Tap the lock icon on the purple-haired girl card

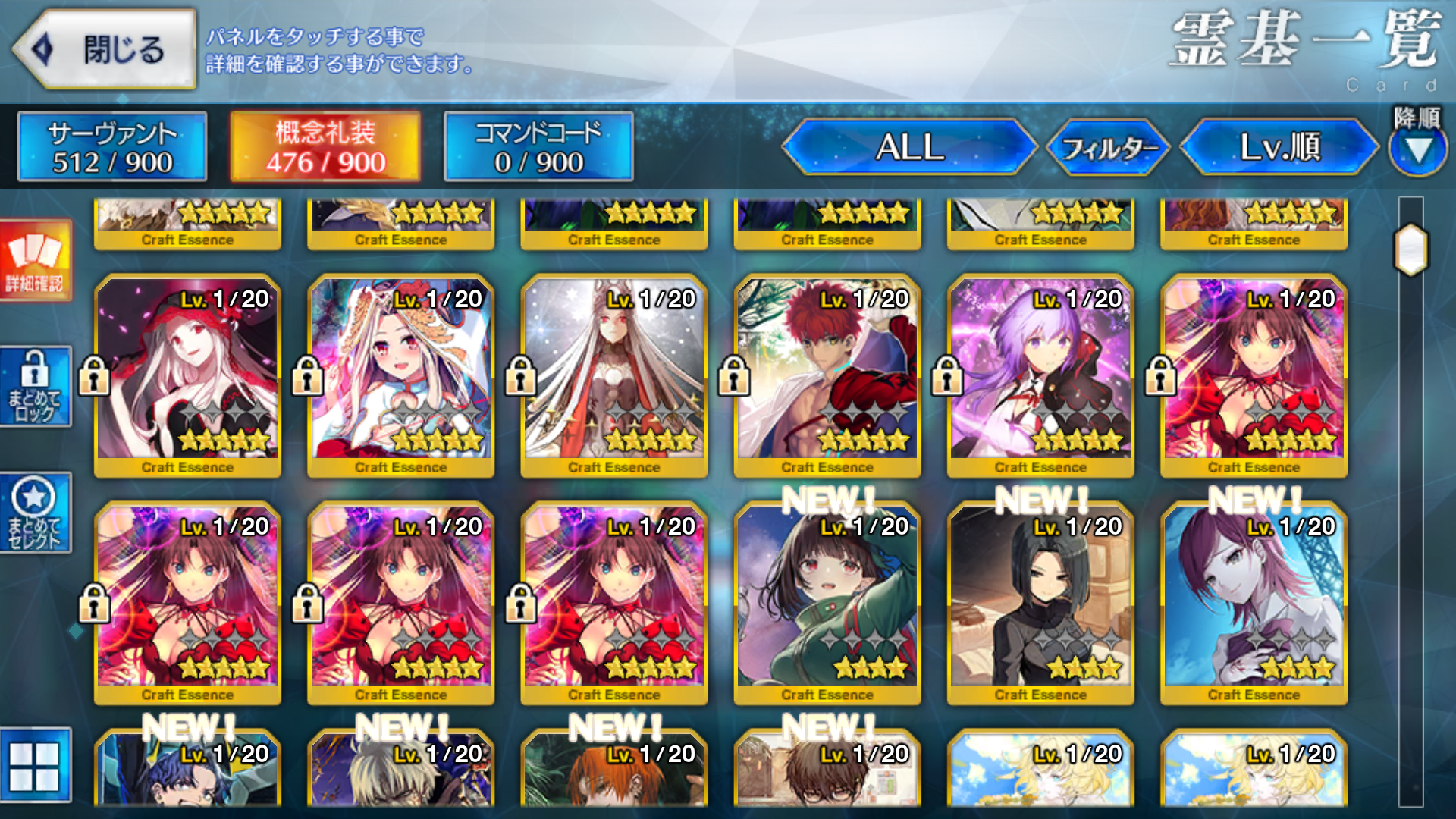point(947,374)
